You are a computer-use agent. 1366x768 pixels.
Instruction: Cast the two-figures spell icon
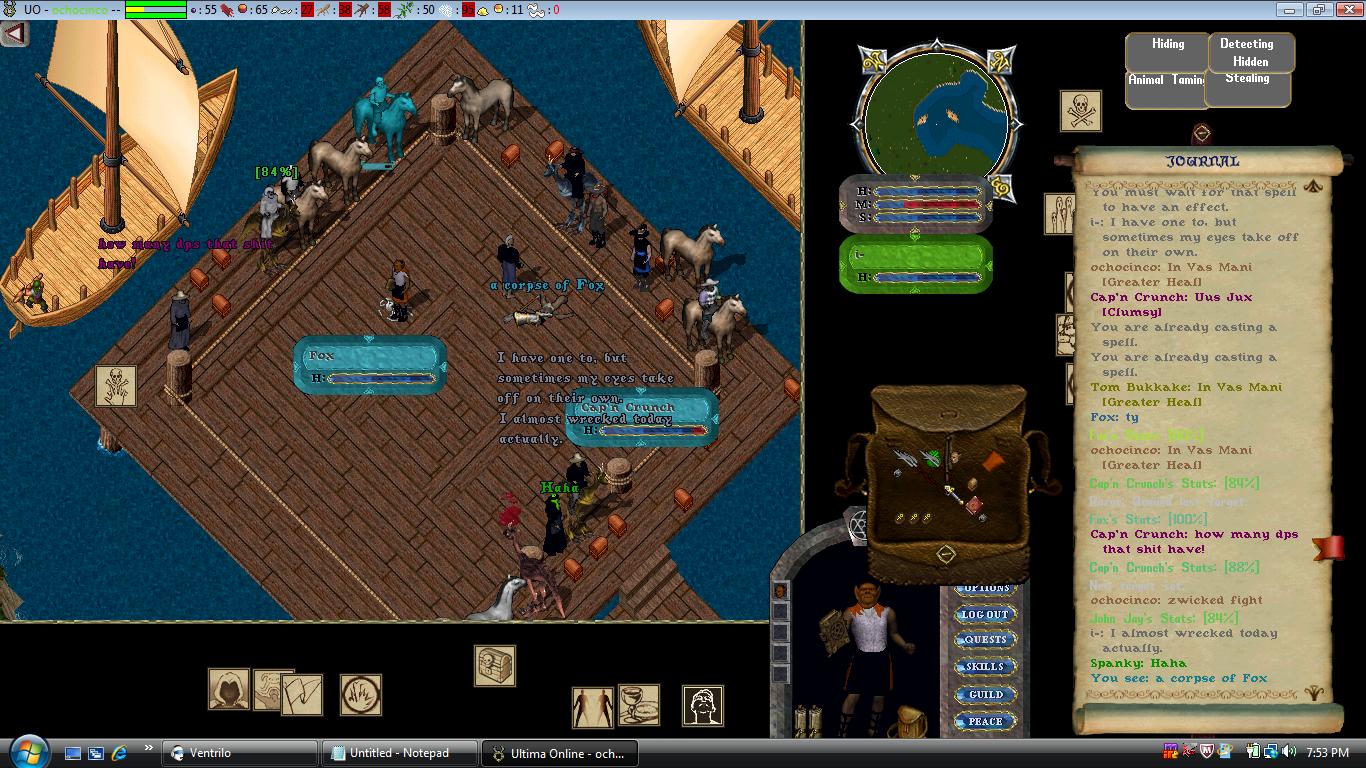(x=592, y=707)
